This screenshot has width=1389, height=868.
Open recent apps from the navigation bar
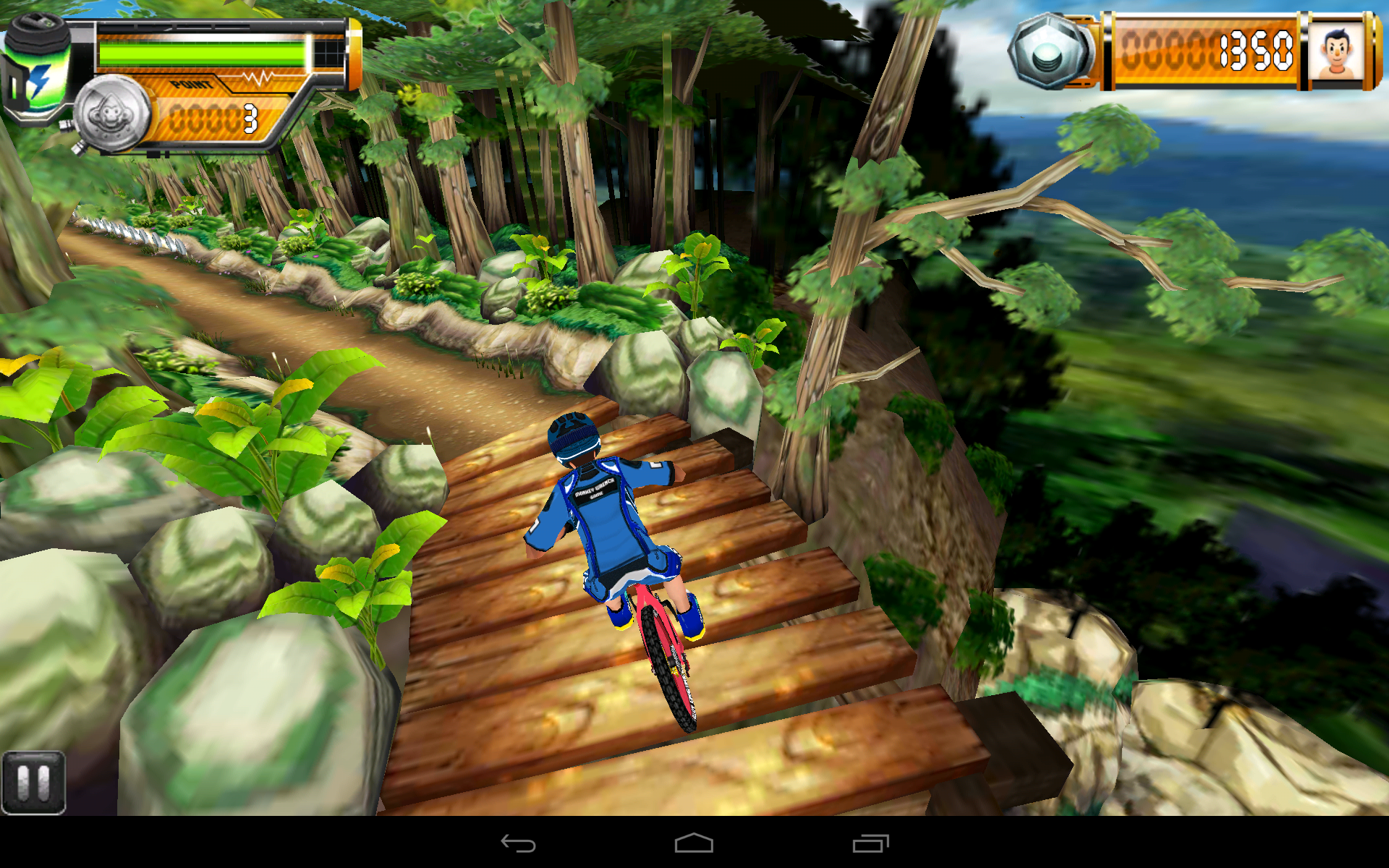[x=872, y=843]
